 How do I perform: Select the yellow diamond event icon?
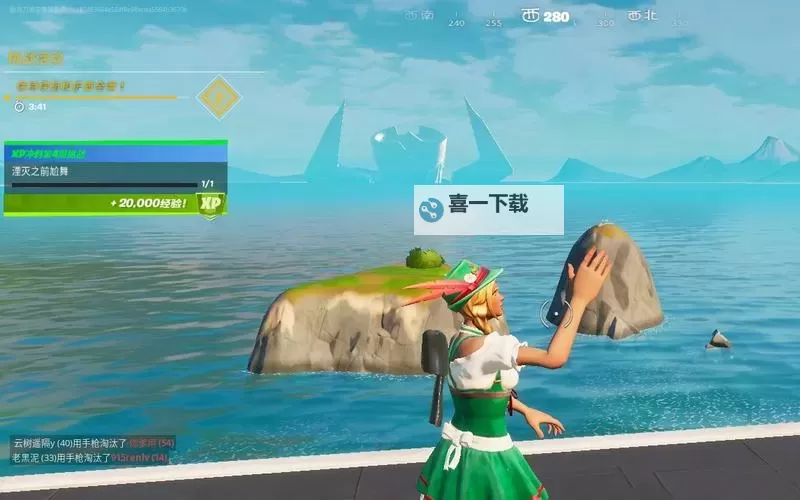[x=218, y=97]
